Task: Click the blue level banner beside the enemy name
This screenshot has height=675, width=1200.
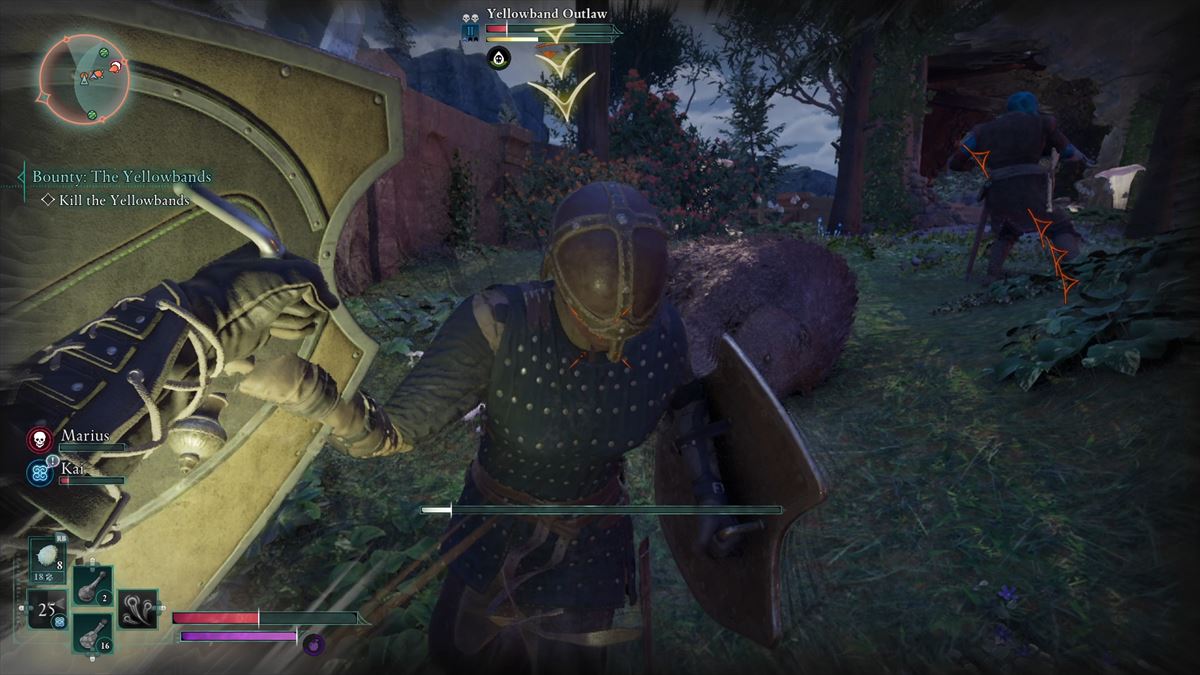Action: click(x=470, y=32)
